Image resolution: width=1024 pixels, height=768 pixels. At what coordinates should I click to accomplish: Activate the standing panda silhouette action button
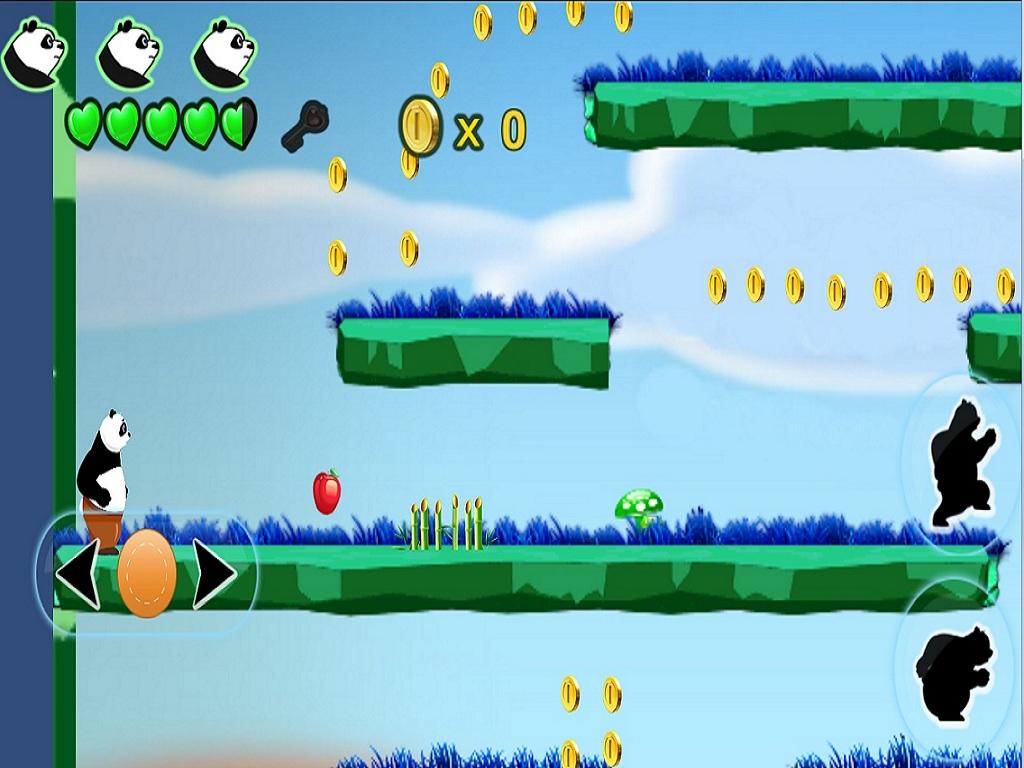(x=961, y=463)
